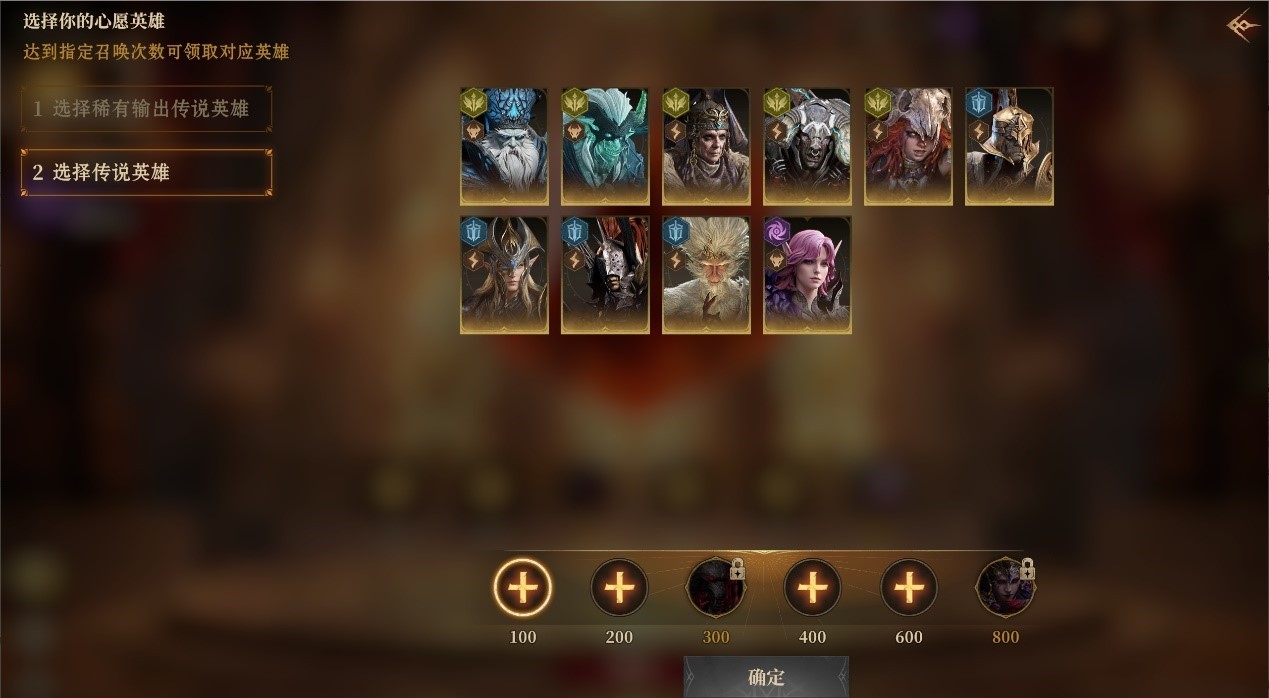Add a hero to the 200-summon slot
The image size is (1269, 698).
tap(619, 587)
